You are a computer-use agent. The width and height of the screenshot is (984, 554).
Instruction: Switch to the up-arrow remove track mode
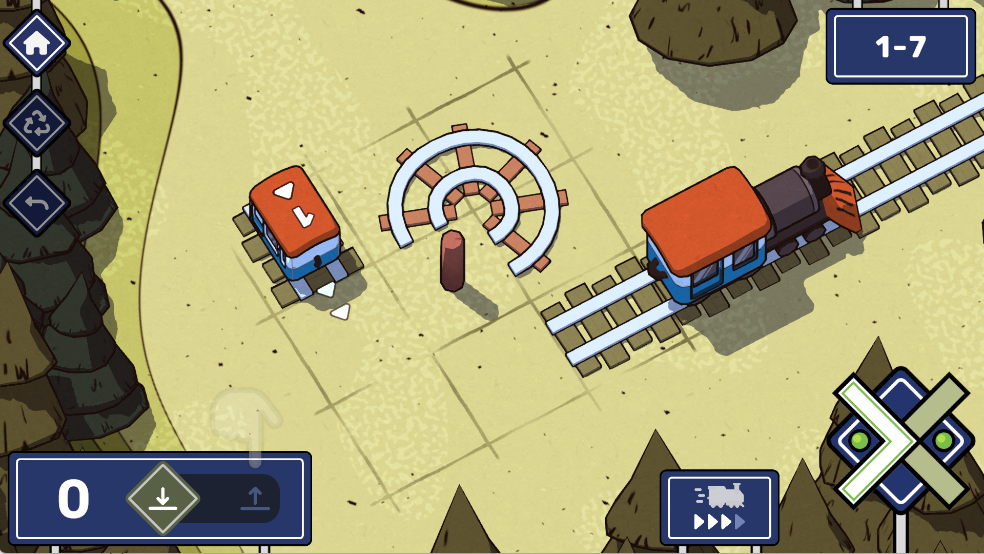(255, 498)
